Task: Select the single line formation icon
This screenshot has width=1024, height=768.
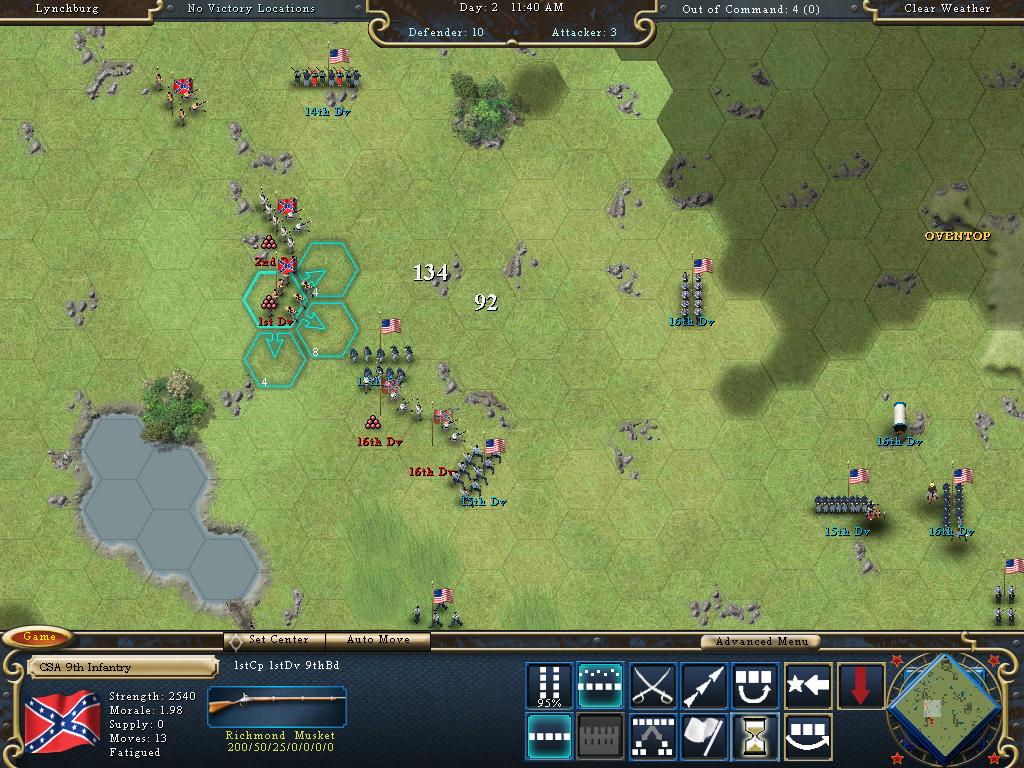Action: point(549,737)
